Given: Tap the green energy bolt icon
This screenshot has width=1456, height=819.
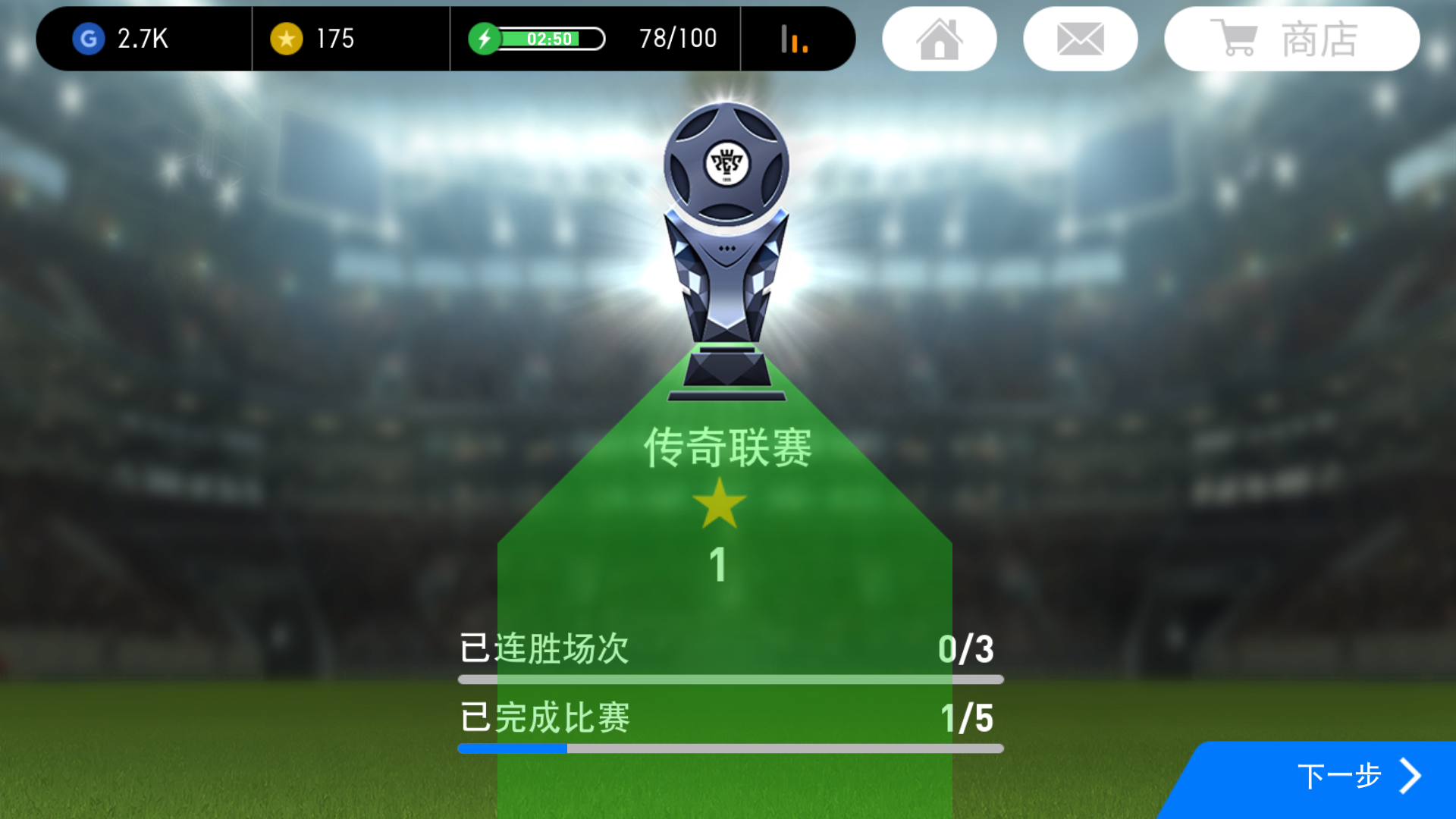Looking at the screenshot, I should 486,36.
